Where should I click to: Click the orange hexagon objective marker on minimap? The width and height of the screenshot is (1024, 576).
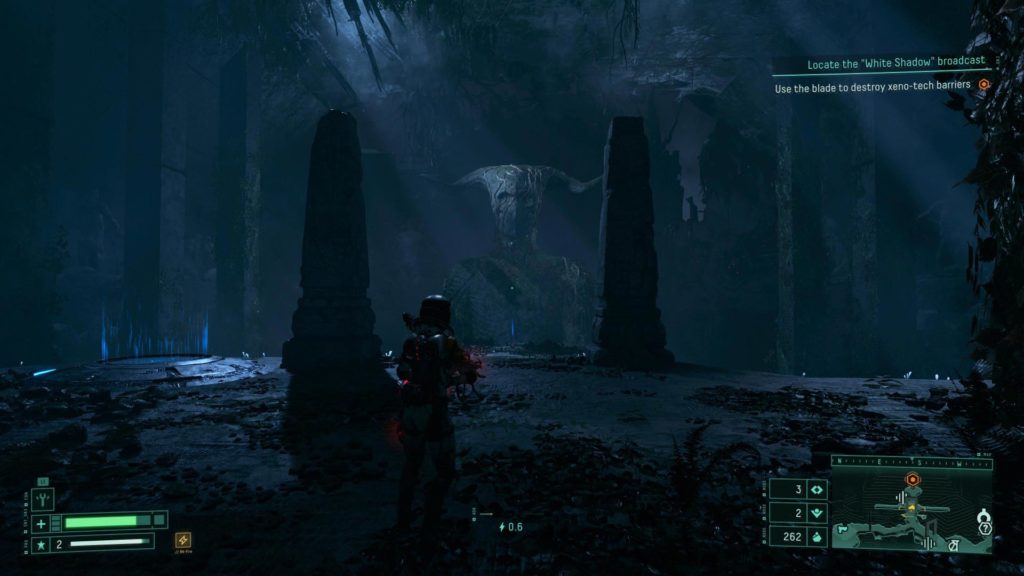tap(912, 480)
